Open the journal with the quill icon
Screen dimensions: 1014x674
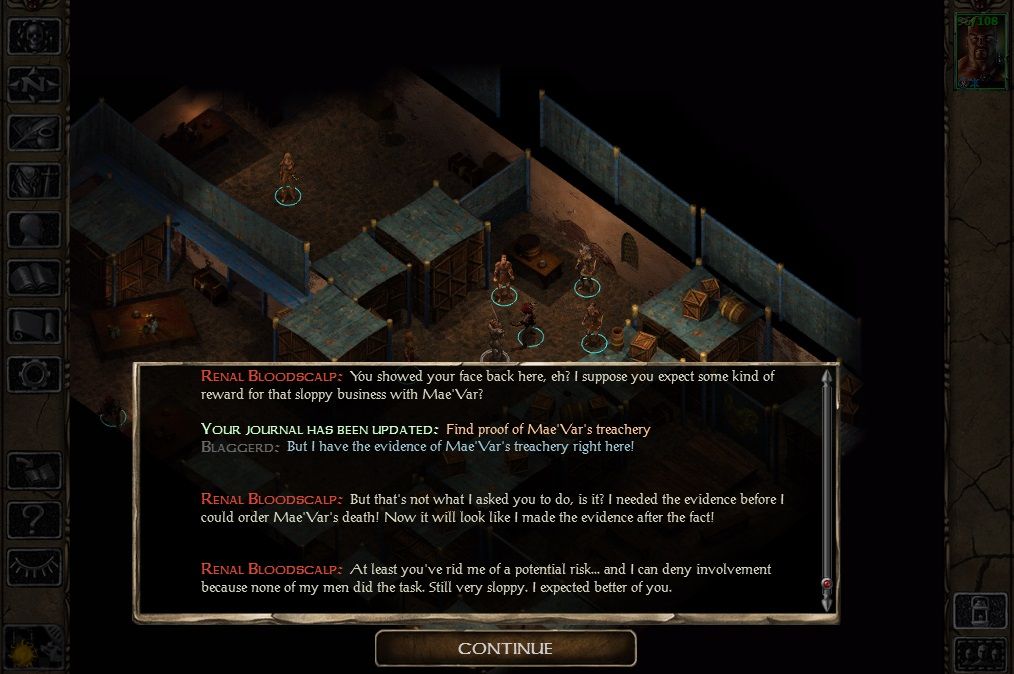pos(34,133)
